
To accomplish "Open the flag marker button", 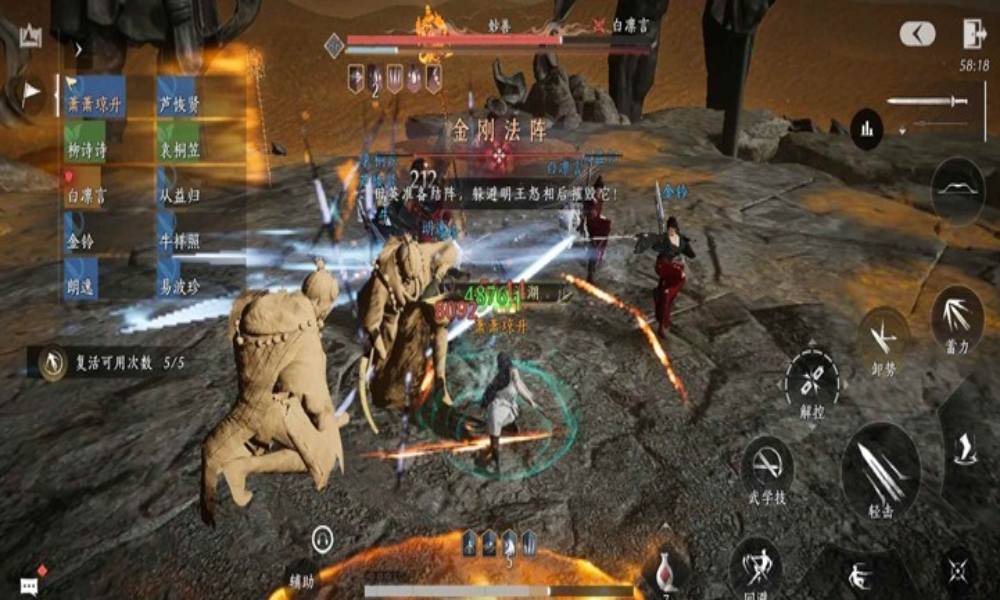I will [30, 92].
